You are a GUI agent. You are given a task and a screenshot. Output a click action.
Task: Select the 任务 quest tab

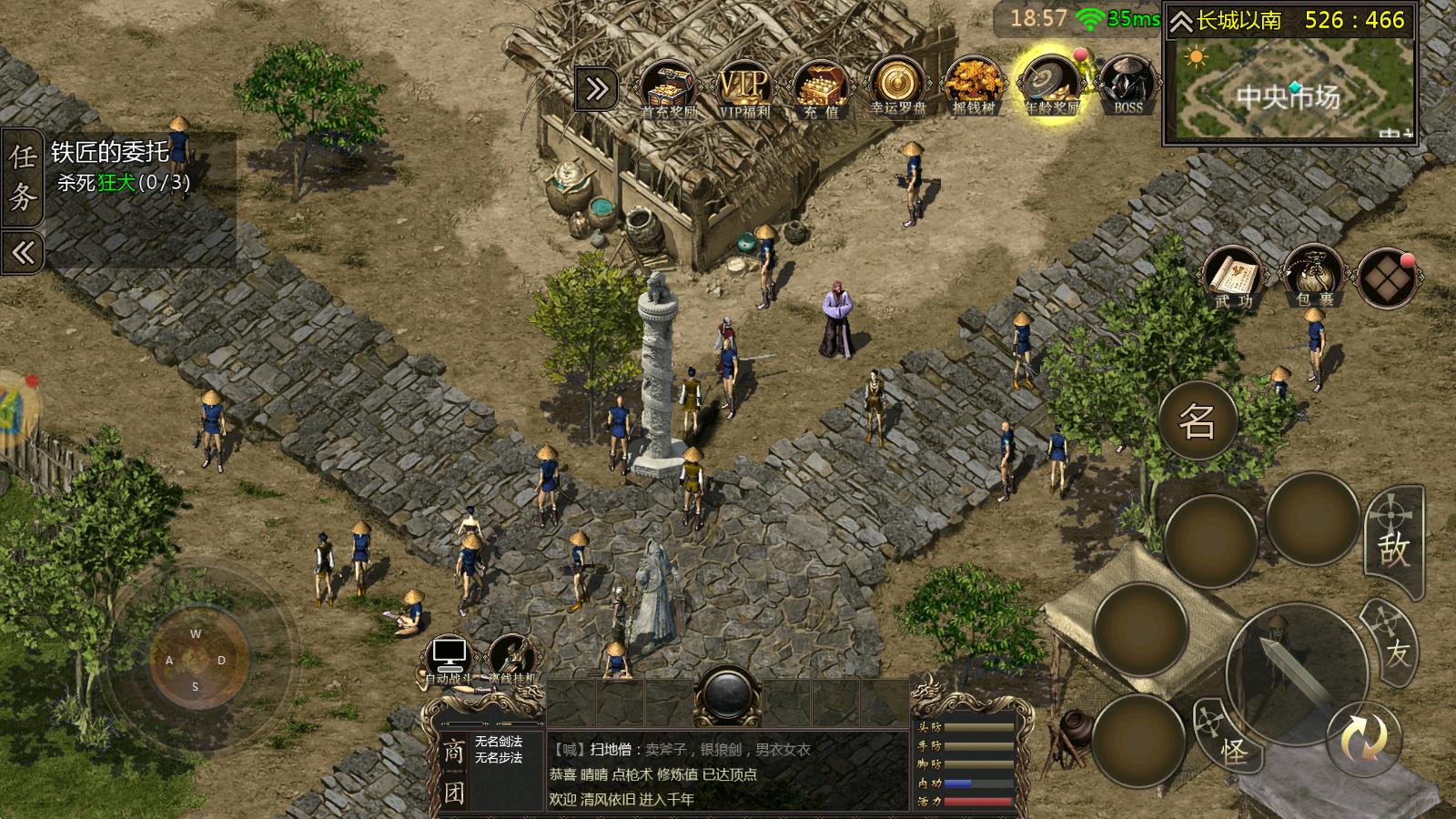click(x=23, y=177)
